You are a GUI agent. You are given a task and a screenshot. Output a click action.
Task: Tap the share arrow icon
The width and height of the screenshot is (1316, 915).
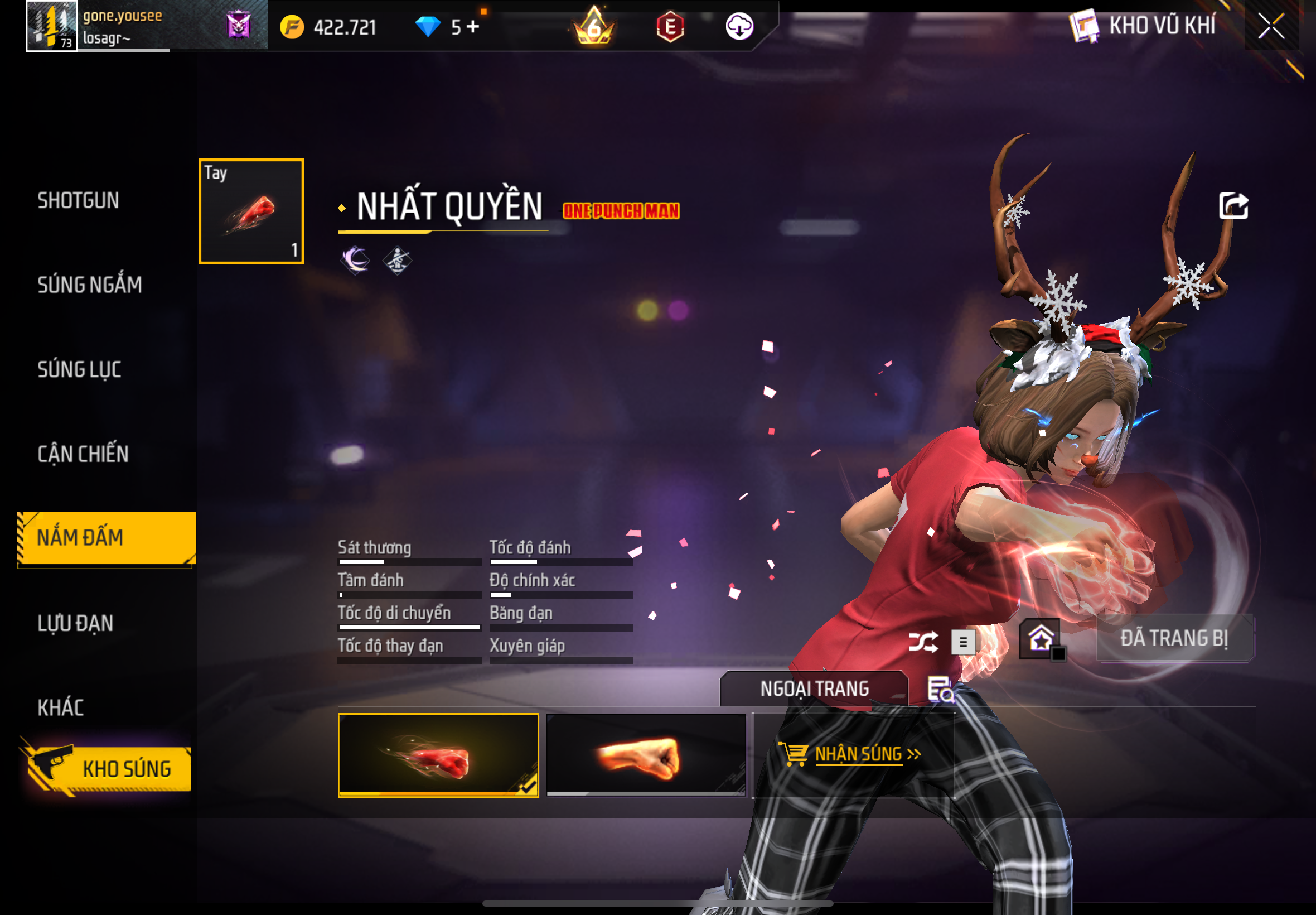tap(1233, 206)
